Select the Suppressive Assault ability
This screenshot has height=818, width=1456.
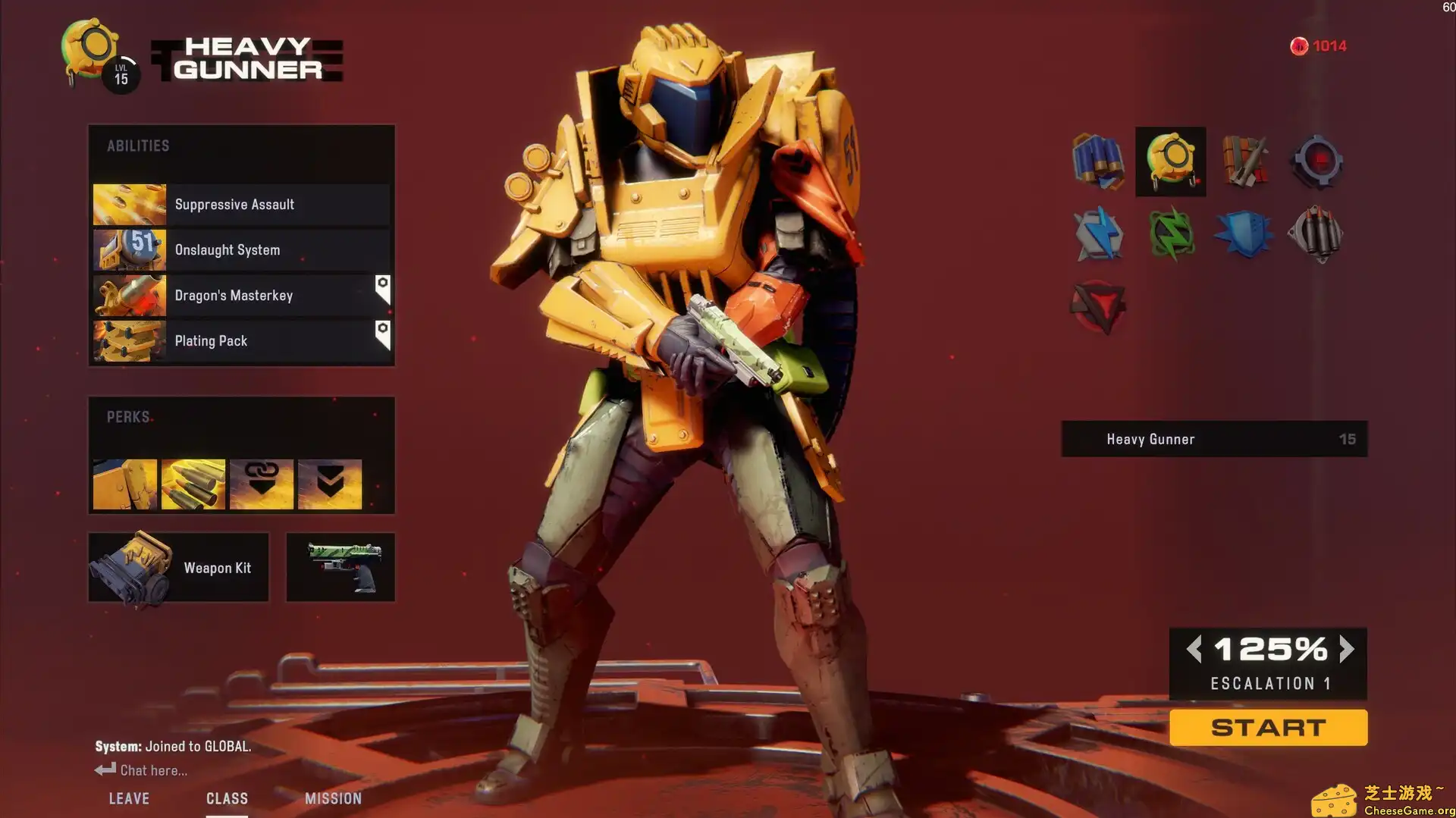[241, 205]
